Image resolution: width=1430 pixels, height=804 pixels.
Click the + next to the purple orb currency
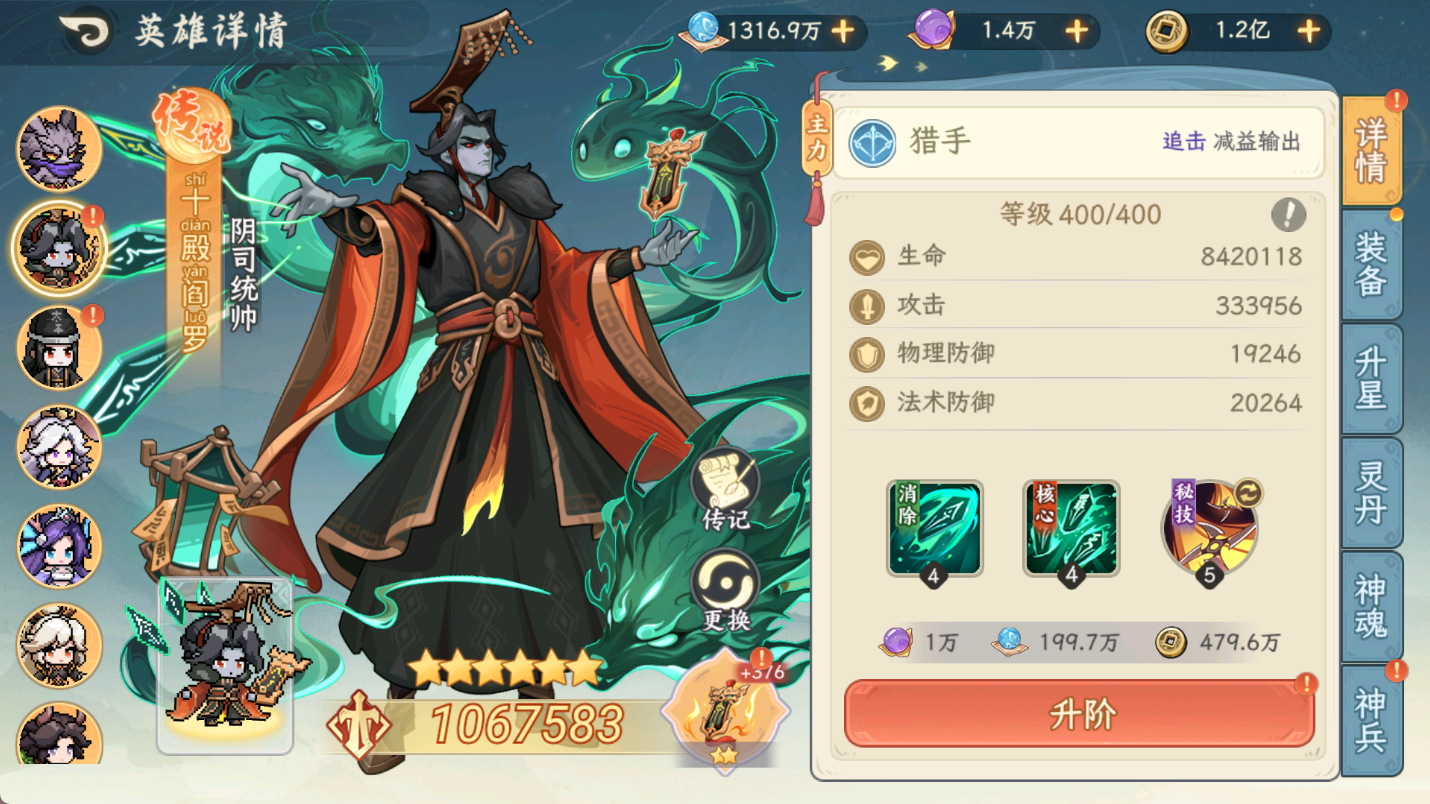pyautogui.click(x=1075, y=31)
